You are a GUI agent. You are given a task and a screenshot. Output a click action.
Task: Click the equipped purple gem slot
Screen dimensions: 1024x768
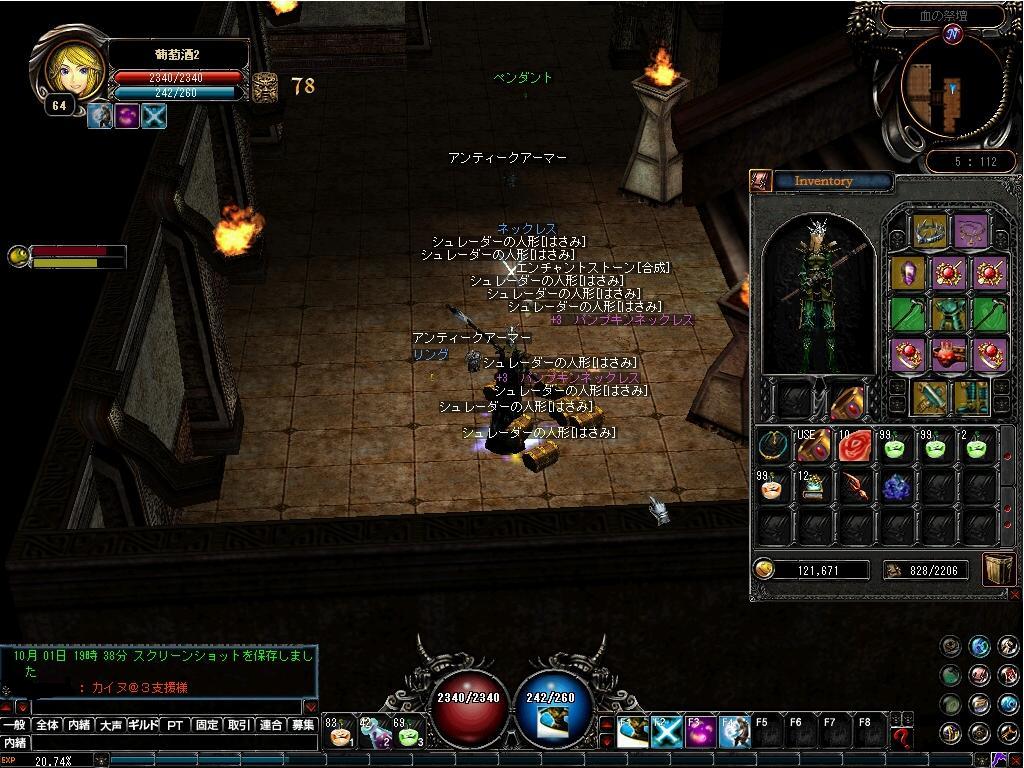tap(908, 272)
